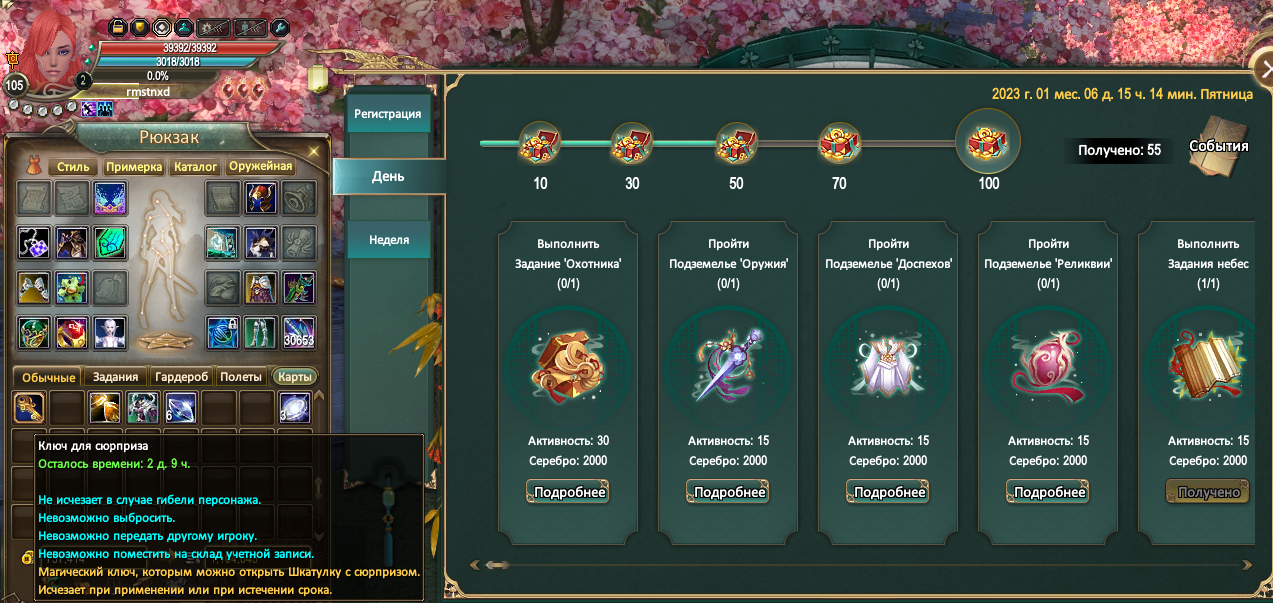Click the Карты button in the backpack
This screenshot has width=1273, height=603.
point(295,377)
